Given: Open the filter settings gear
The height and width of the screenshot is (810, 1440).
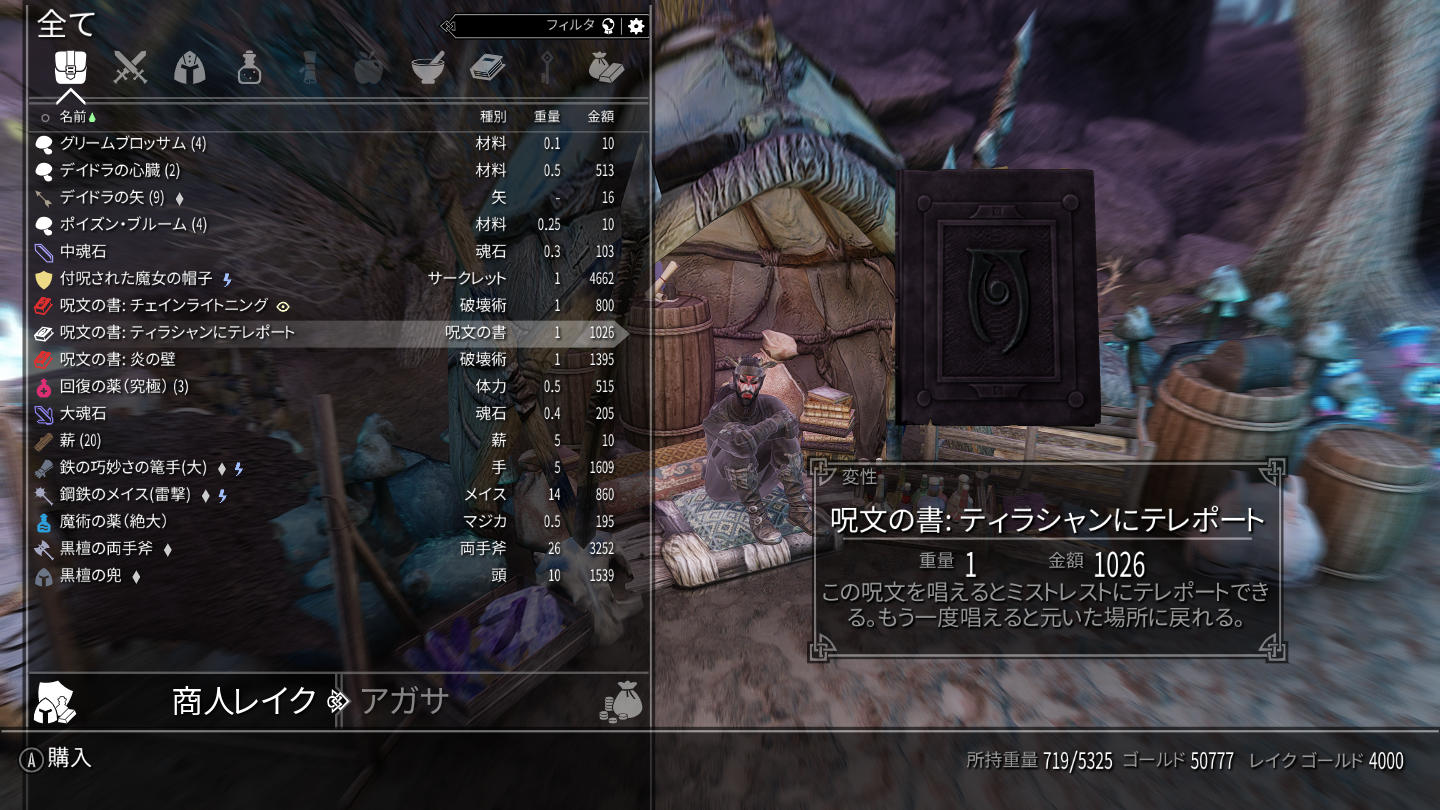Looking at the screenshot, I should pyautogui.click(x=636, y=26).
